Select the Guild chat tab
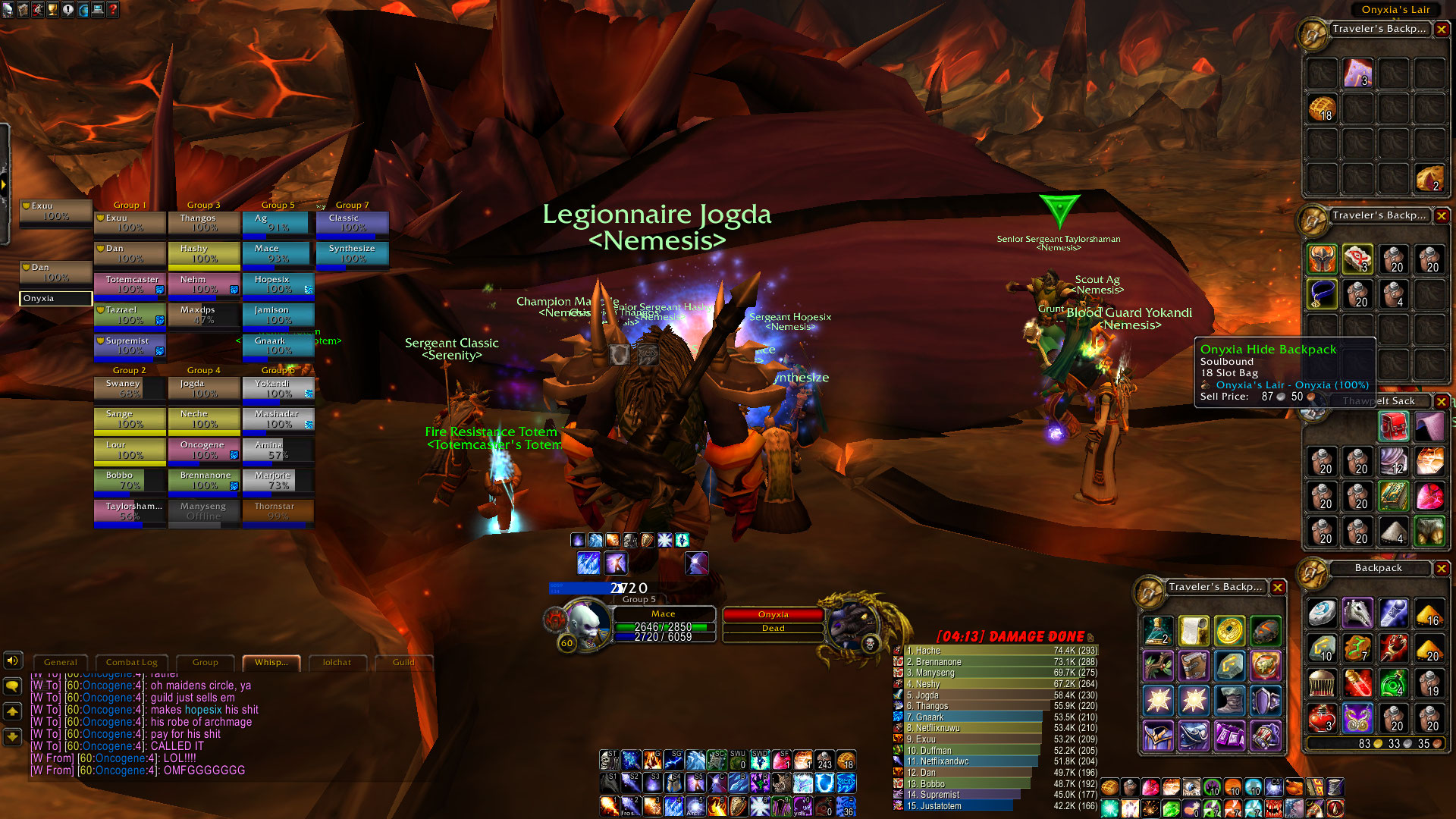The image size is (1456, 819). (403, 662)
